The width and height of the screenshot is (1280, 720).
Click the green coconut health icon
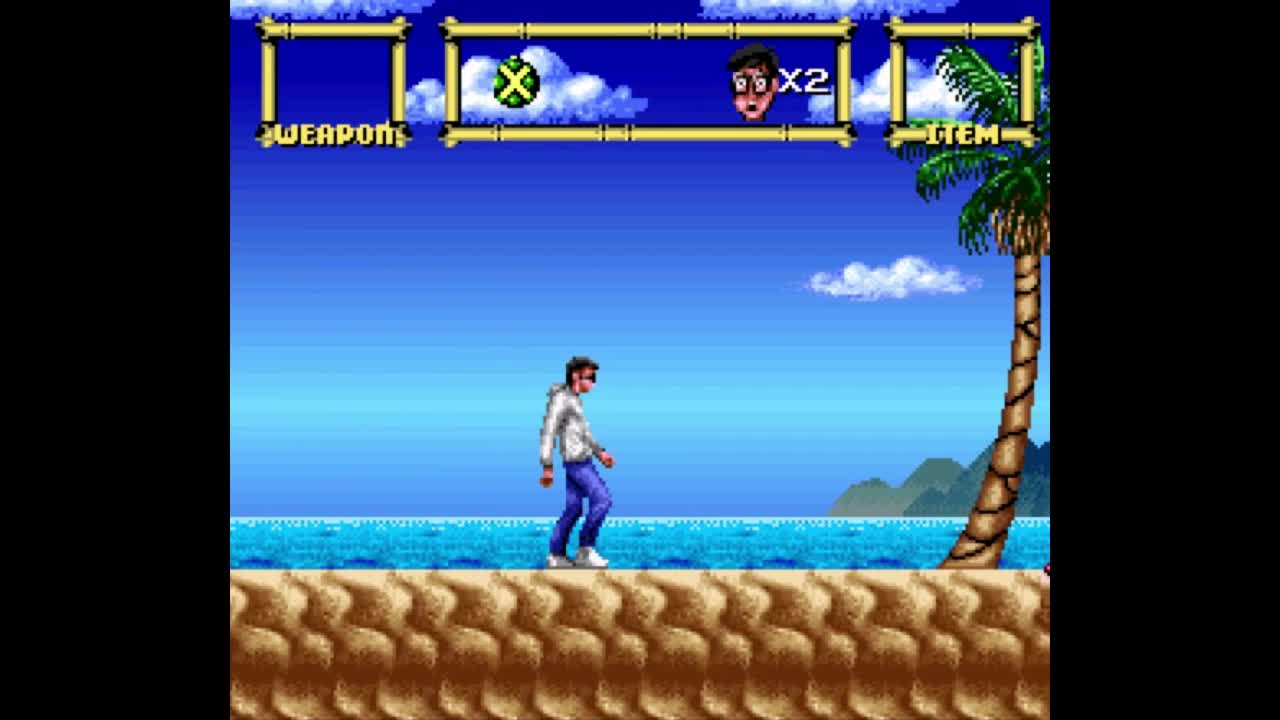[516, 82]
